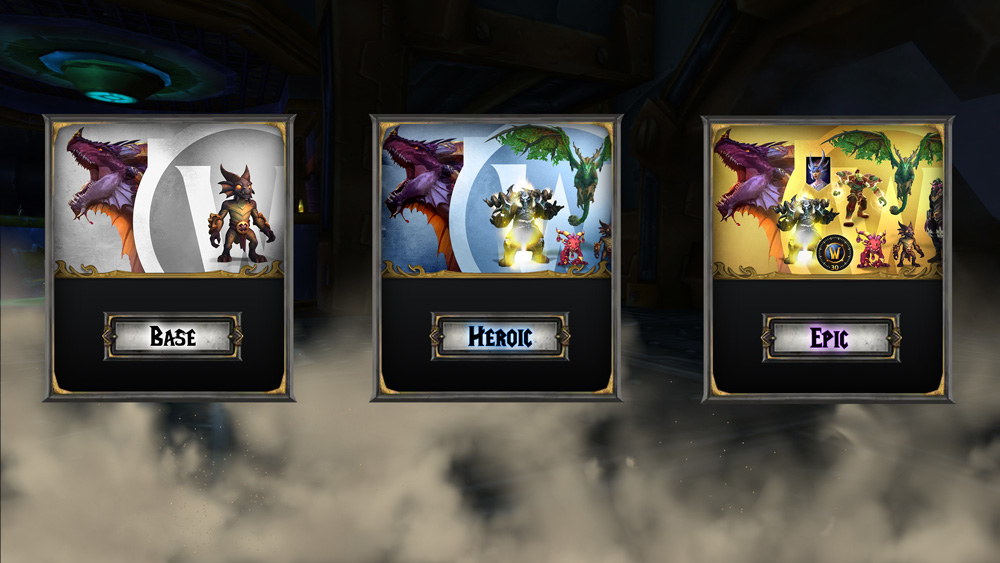Pick the Epic edition button
Screen dimensions: 1000x563
[830, 337]
